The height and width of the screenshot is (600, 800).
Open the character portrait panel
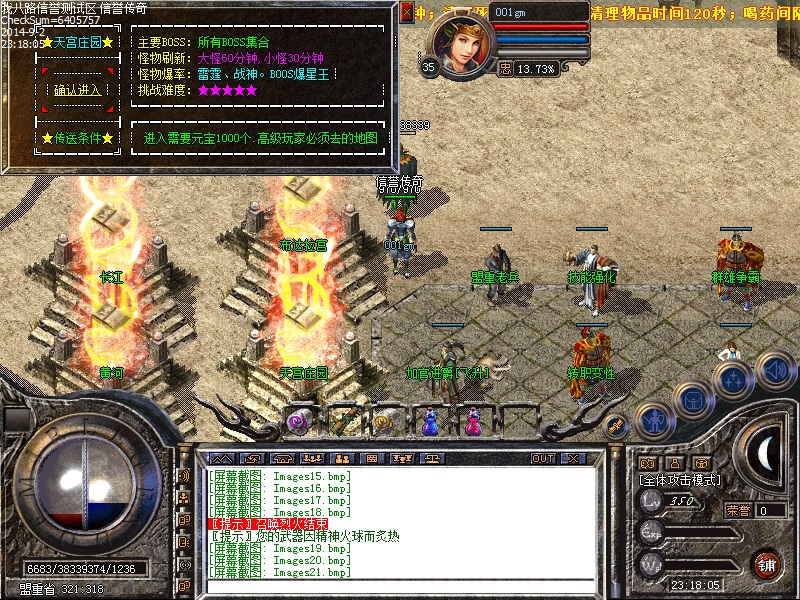point(461,41)
